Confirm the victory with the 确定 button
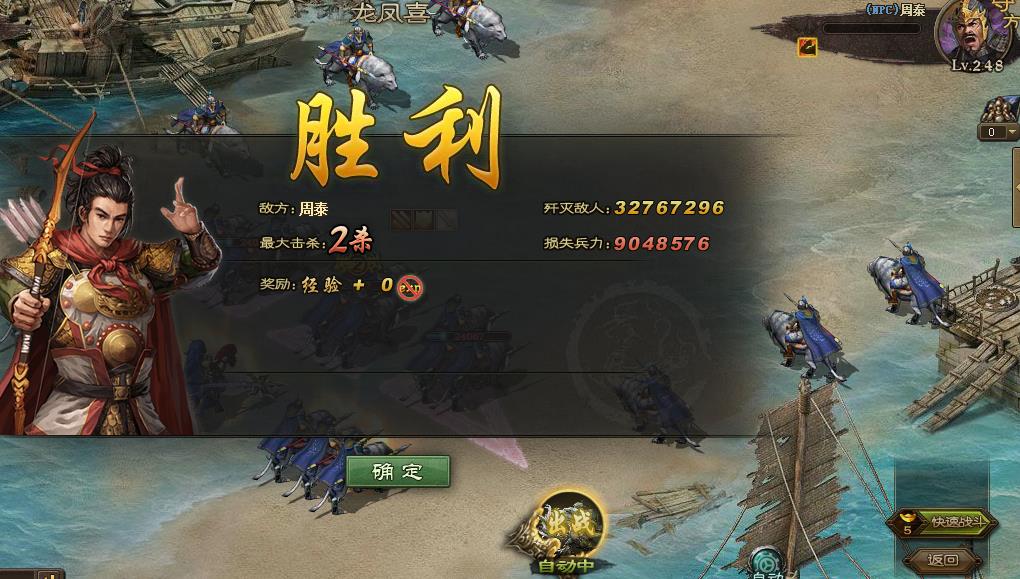The width and height of the screenshot is (1020, 579). 398,472
